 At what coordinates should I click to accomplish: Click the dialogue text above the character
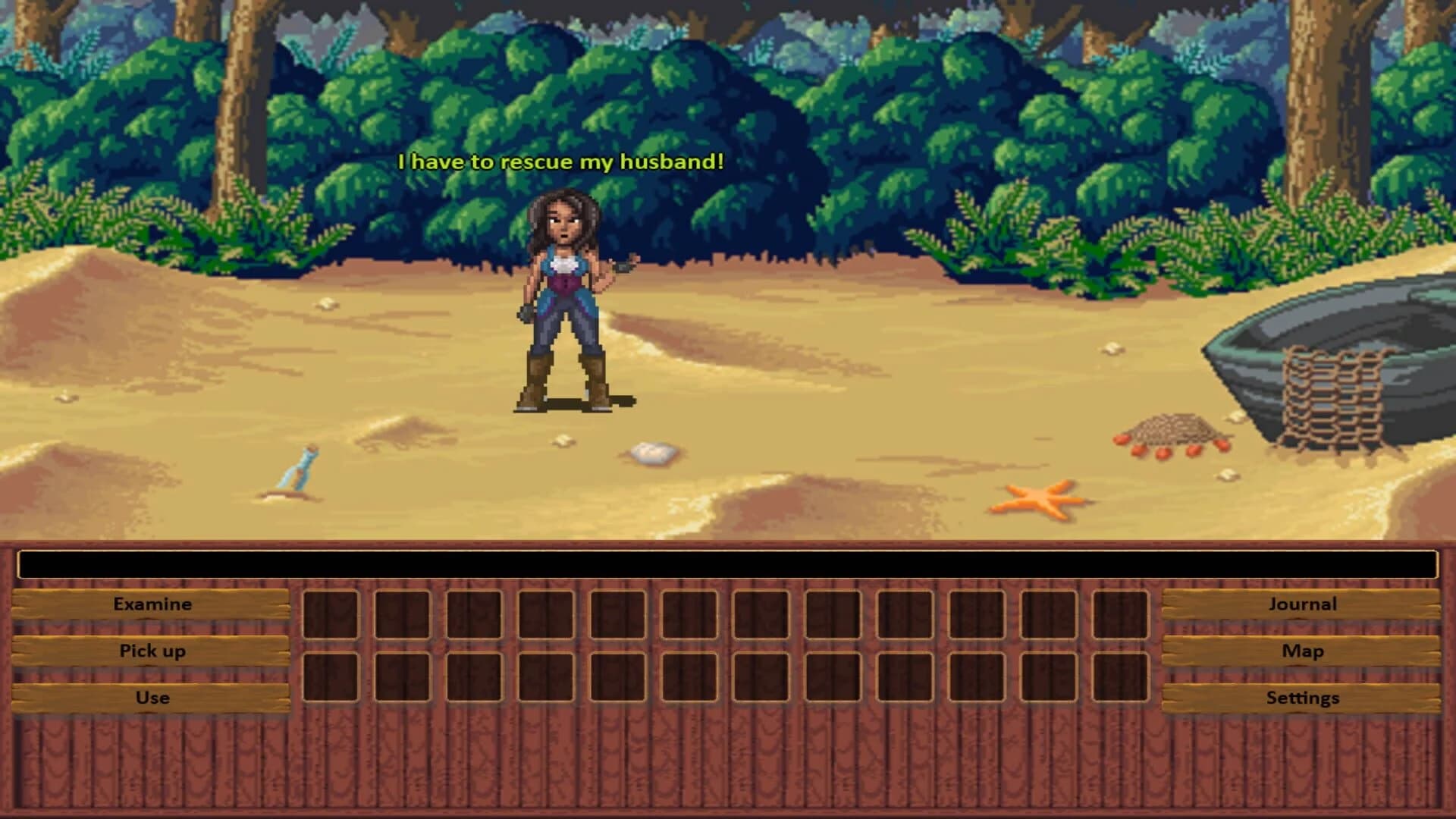pyautogui.click(x=561, y=161)
